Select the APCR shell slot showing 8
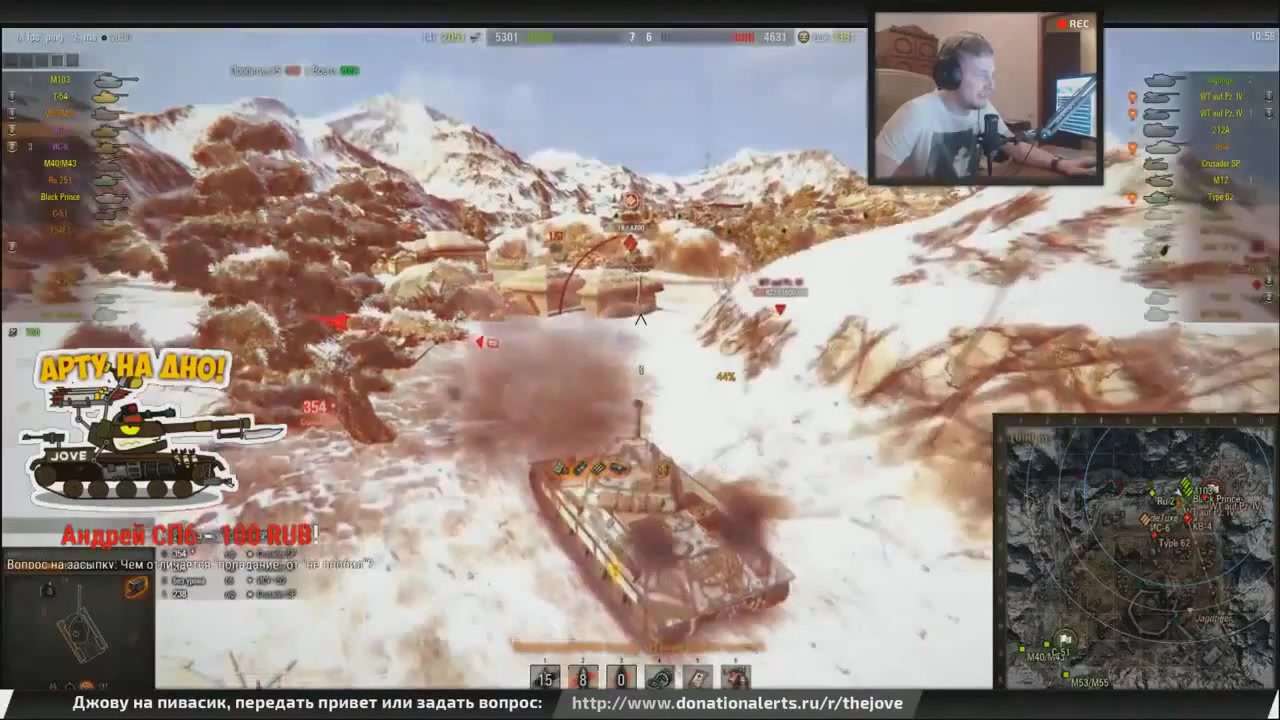The width and height of the screenshot is (1280, 720). click(x=582, y=679)
